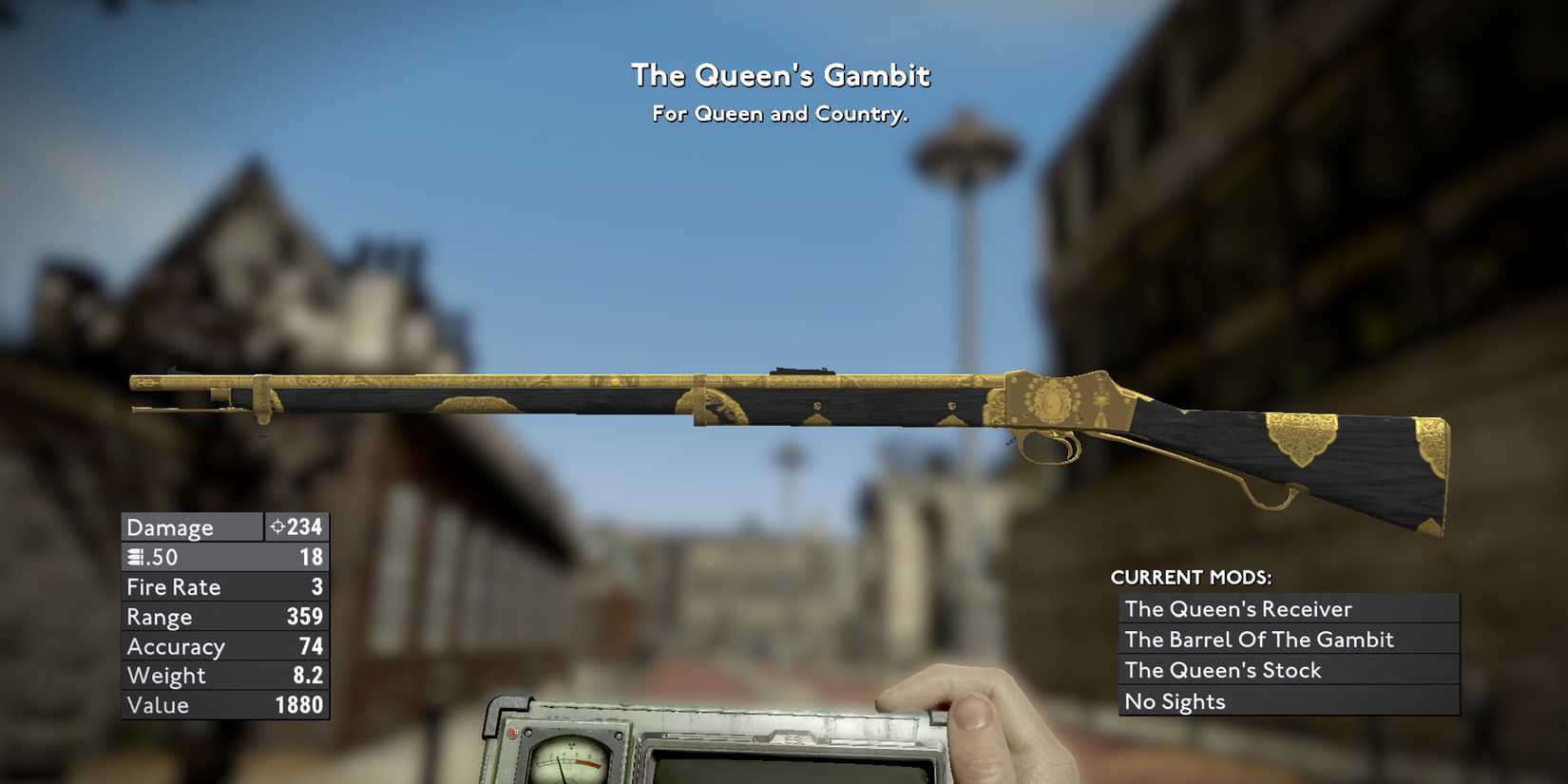Select the .50 ammo magazine icon

coord(135,557)
